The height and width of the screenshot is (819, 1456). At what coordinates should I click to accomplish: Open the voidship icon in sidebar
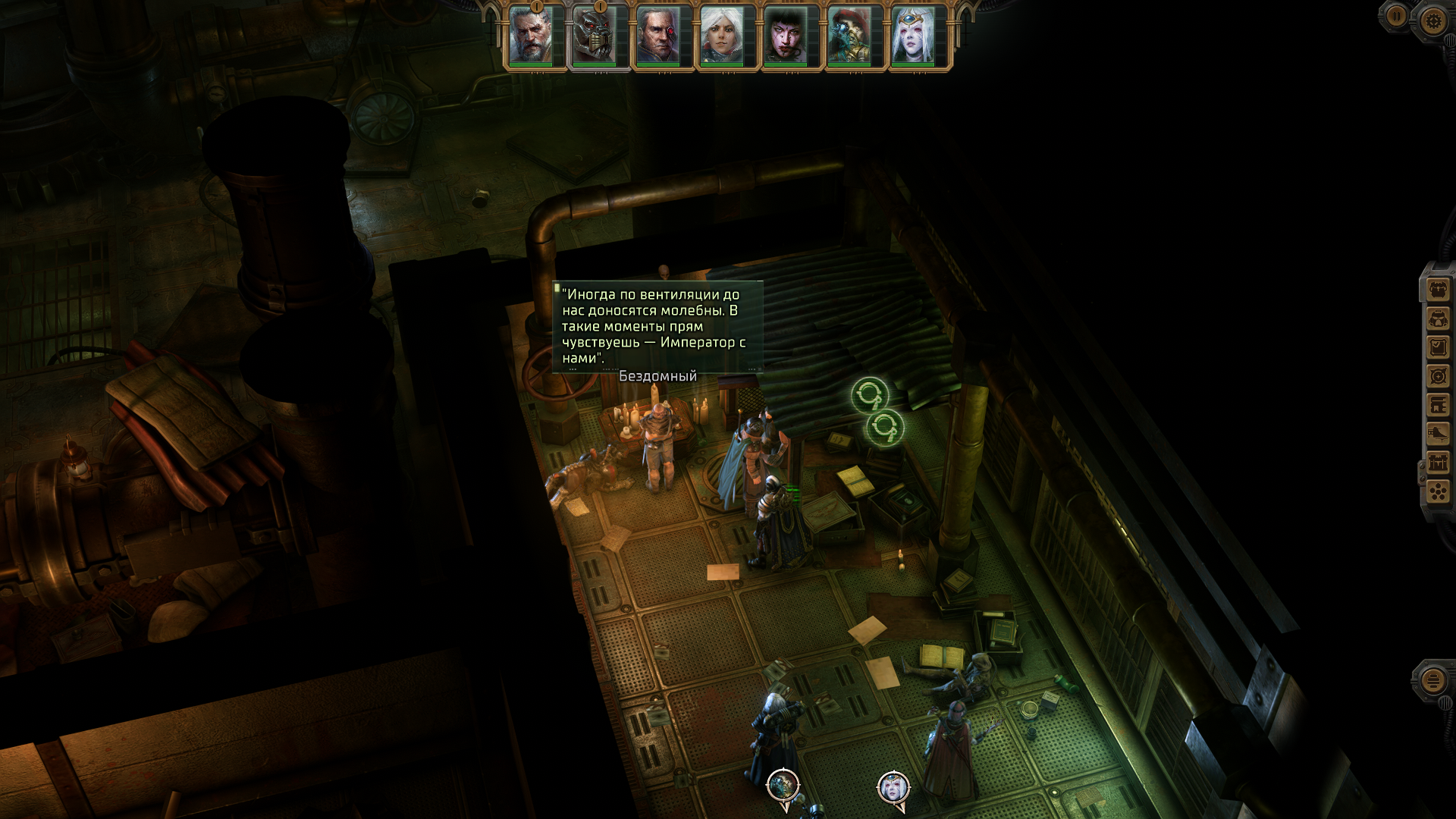[x=1439, y=434]
